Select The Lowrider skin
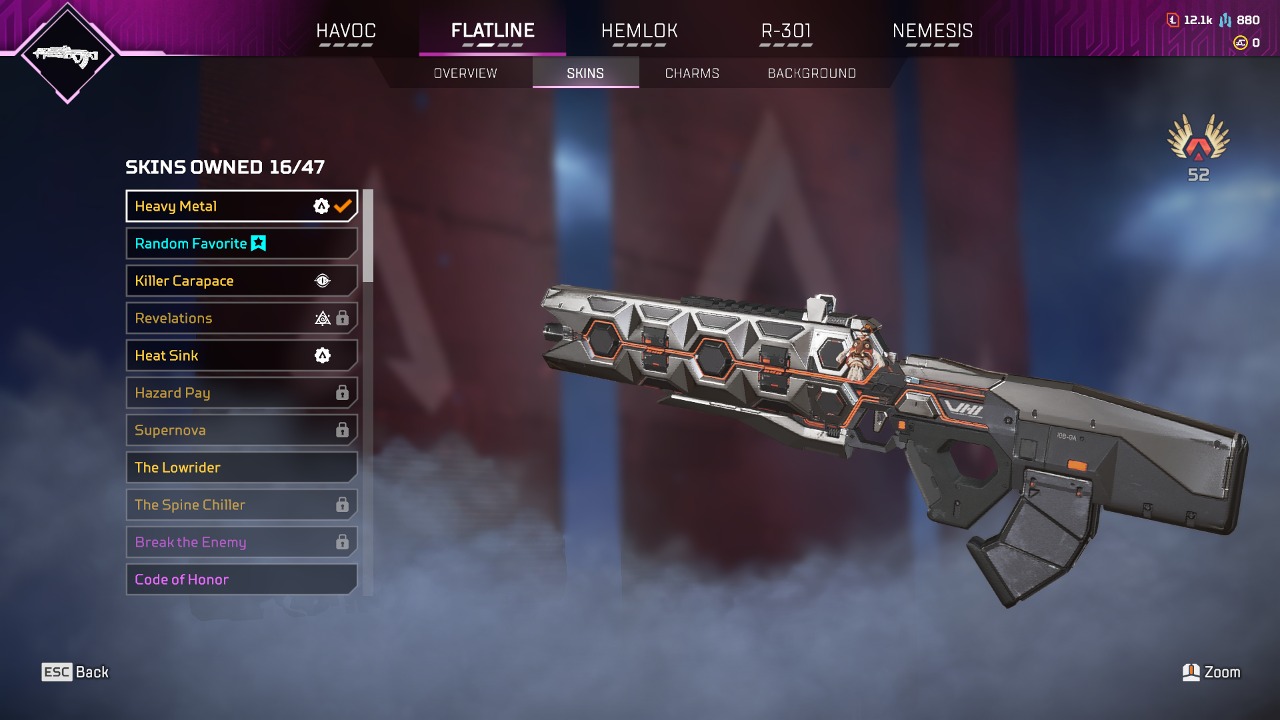 (241, 467)
